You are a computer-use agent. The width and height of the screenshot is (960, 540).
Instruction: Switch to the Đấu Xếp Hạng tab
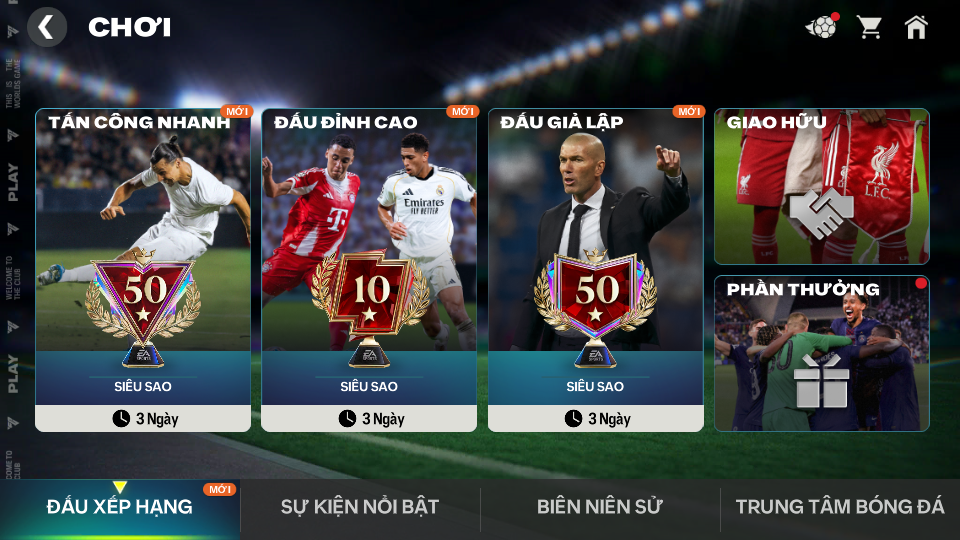(x=120, y=507)
